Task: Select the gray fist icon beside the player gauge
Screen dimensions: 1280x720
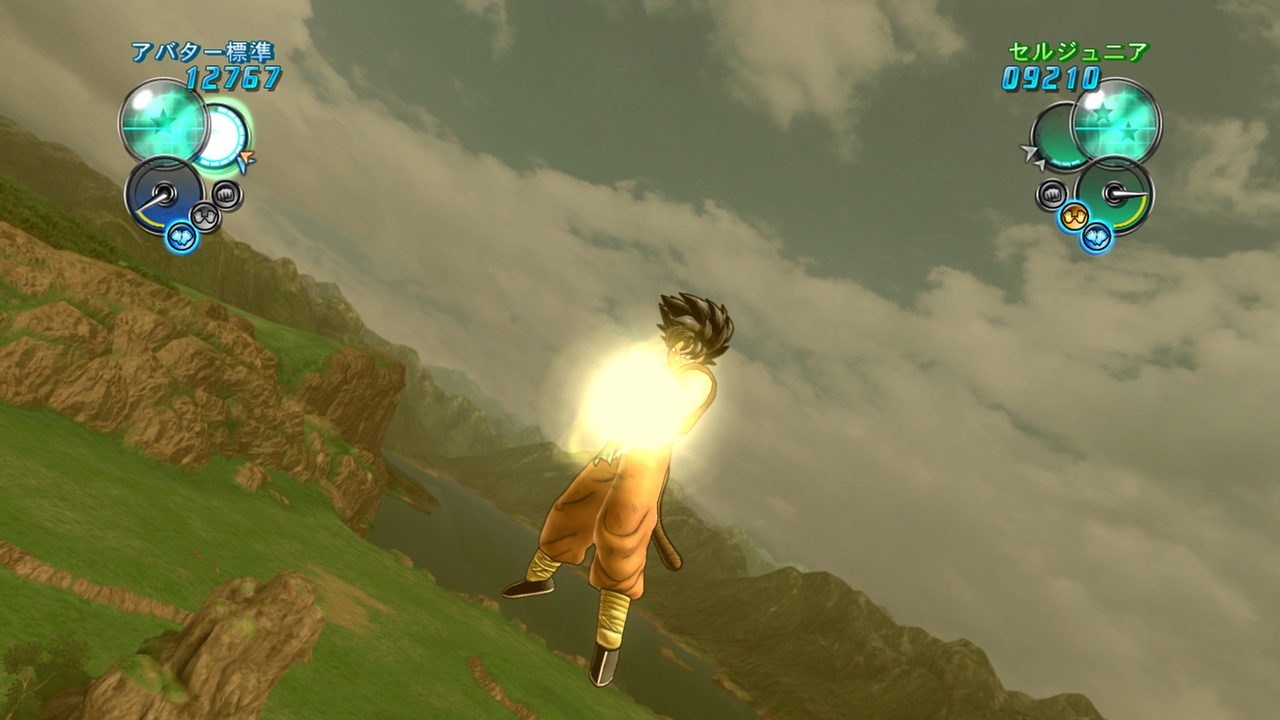Action: click(x=225, y=194)
